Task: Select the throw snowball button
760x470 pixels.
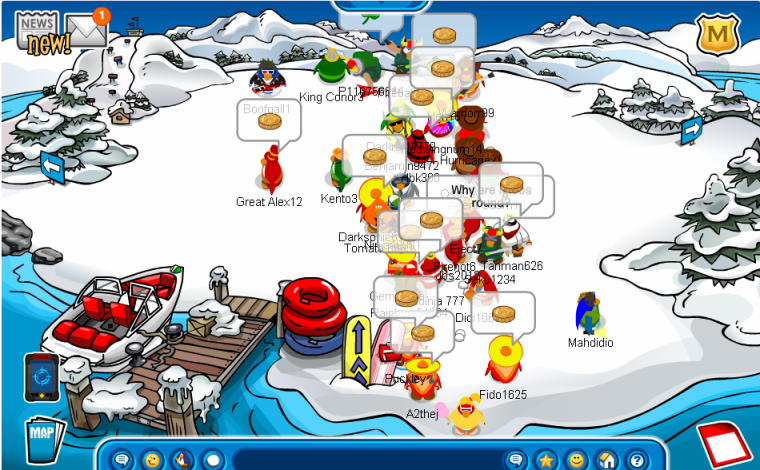Action: 212,460
